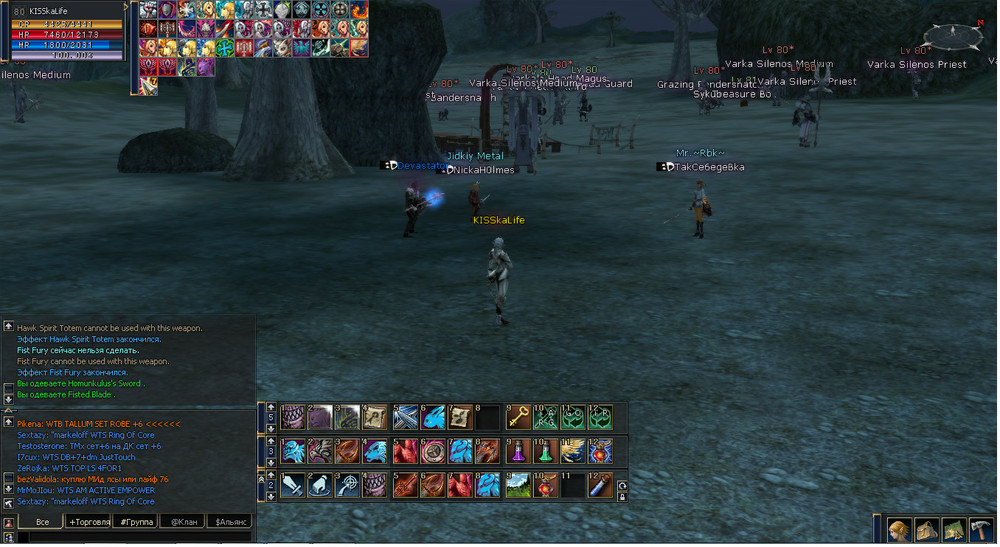Click the hotbar rotate button
This screenshot has height=547, width=1000.
pos(623,485)
